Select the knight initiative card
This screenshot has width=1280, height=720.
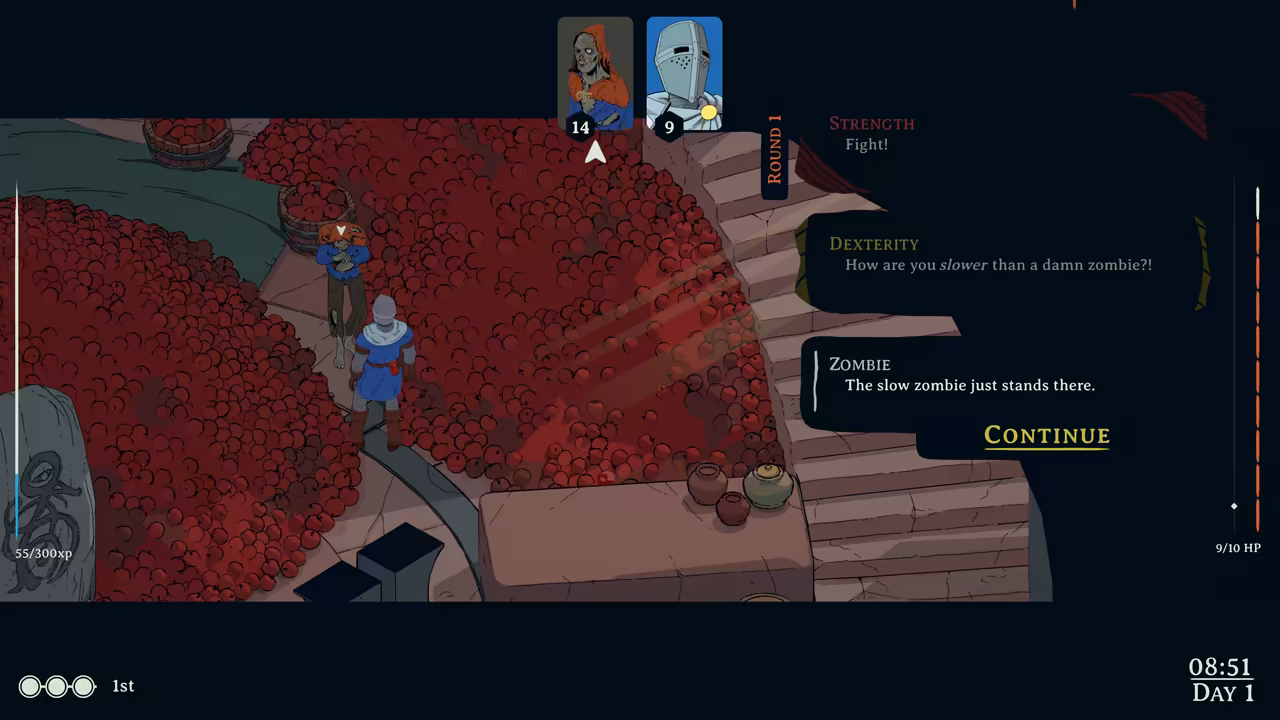(x=684, y=72)
